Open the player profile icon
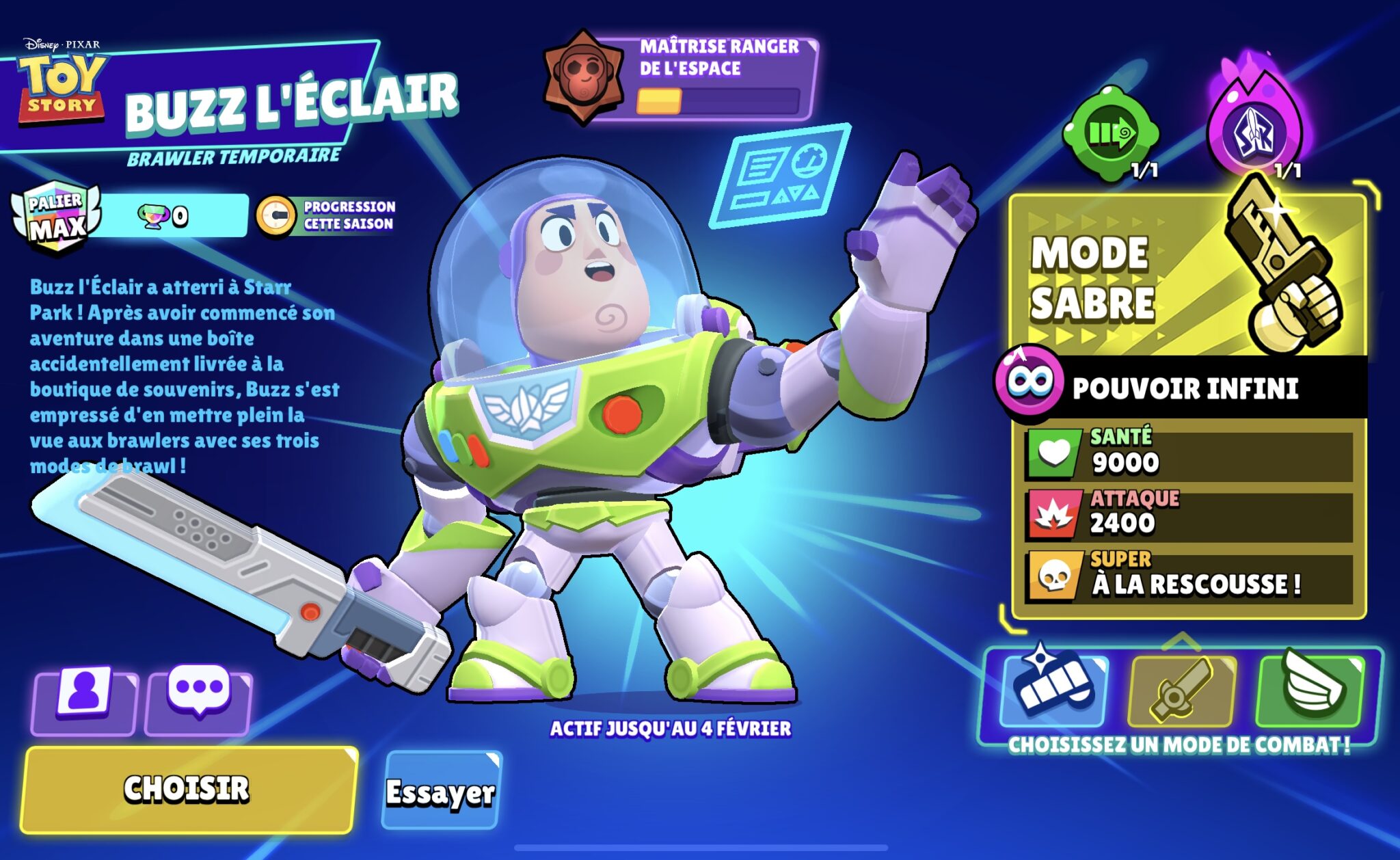The height and width of the screenshot is (860, 1400). (x=83, y=702)
